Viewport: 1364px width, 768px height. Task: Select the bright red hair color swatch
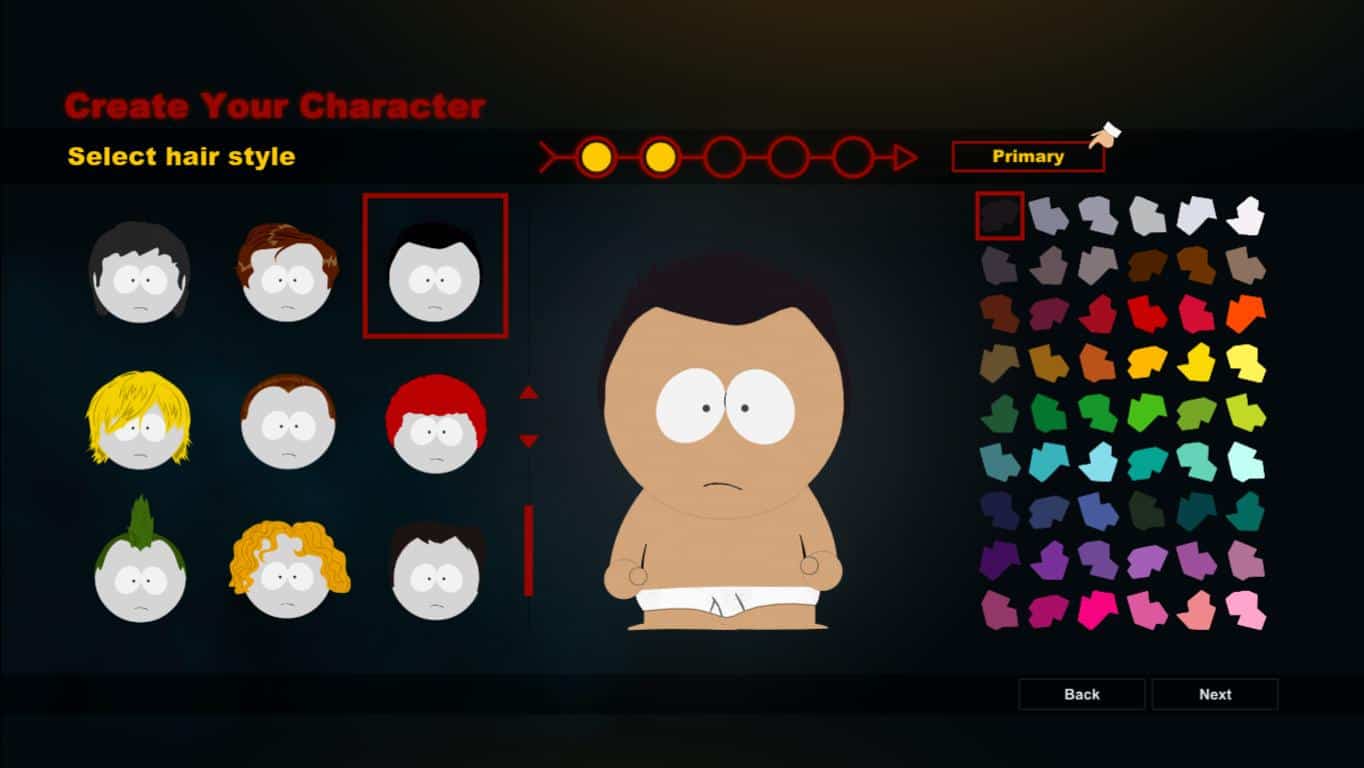tap(1148, 312)
